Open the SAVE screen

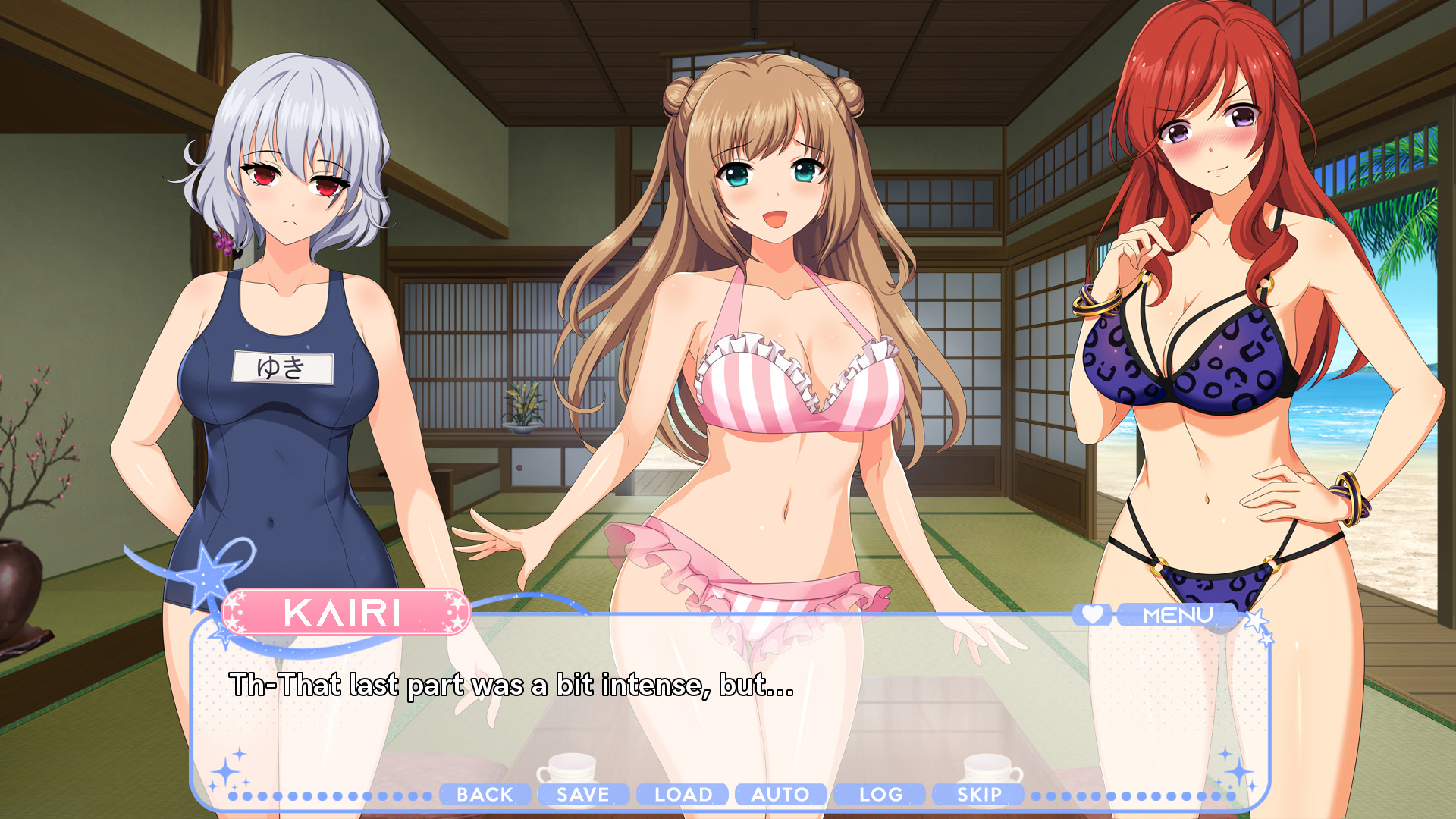[x=583, y=795]
